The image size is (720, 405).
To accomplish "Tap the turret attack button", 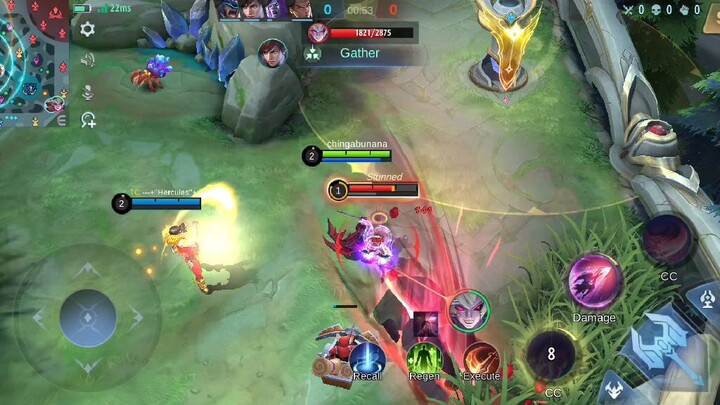I will (x=707, y=297).
